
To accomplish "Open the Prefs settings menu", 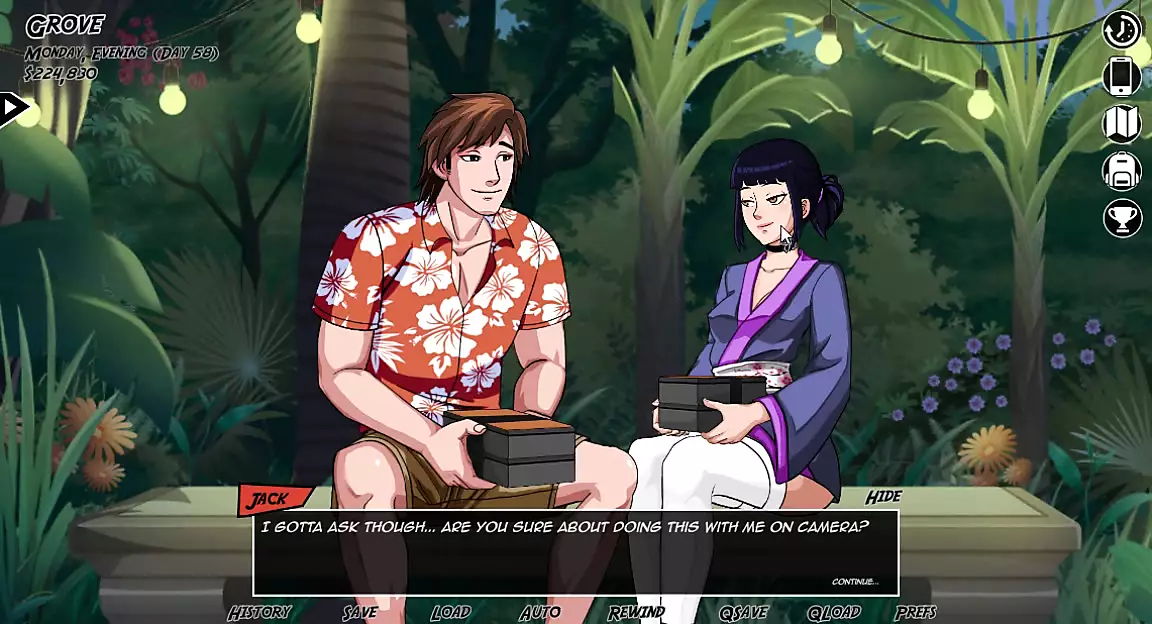I will 916,612.
